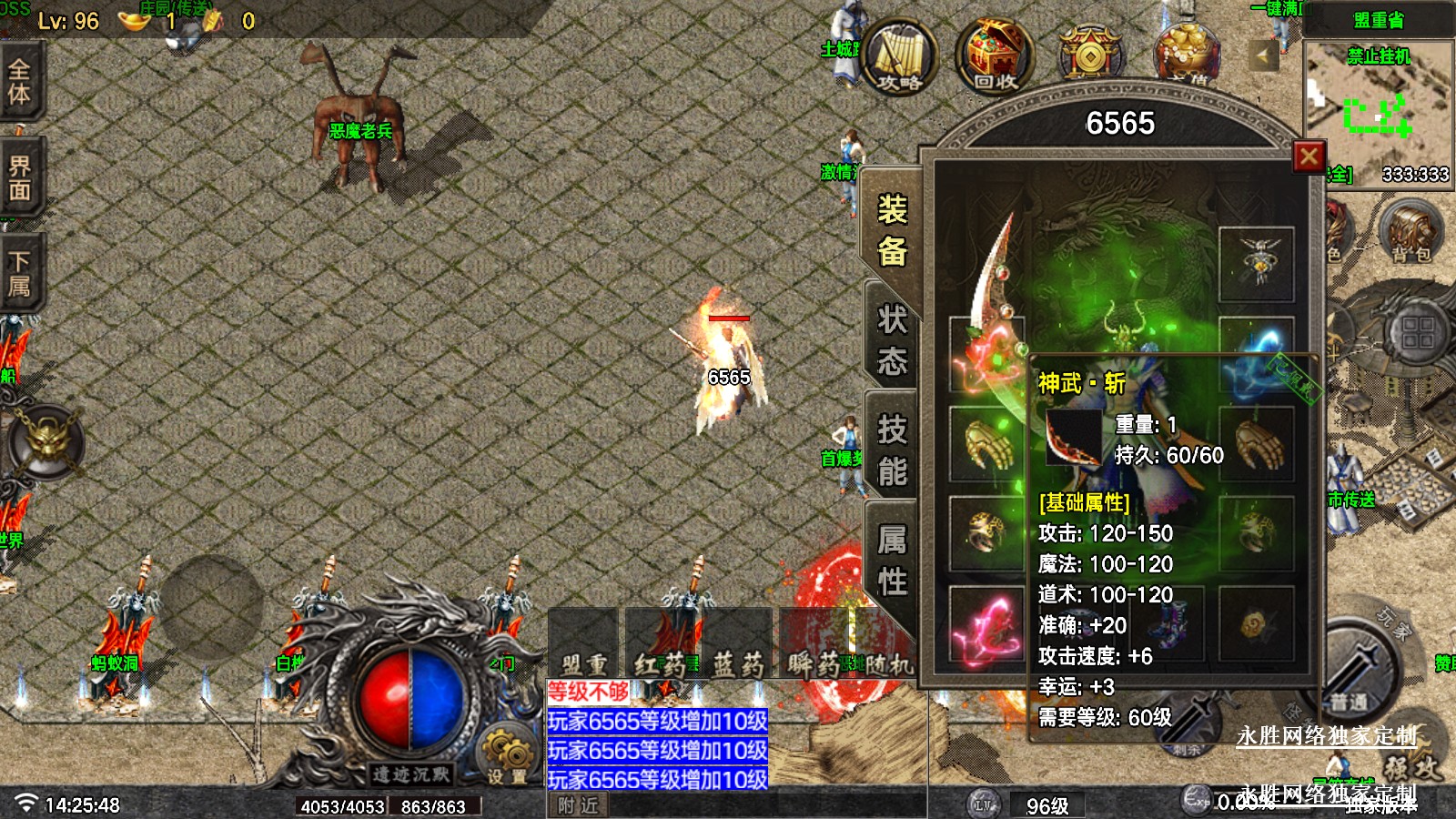Select the 附近 nearby chat tab

pyautogui.click(x=578, y=805)
